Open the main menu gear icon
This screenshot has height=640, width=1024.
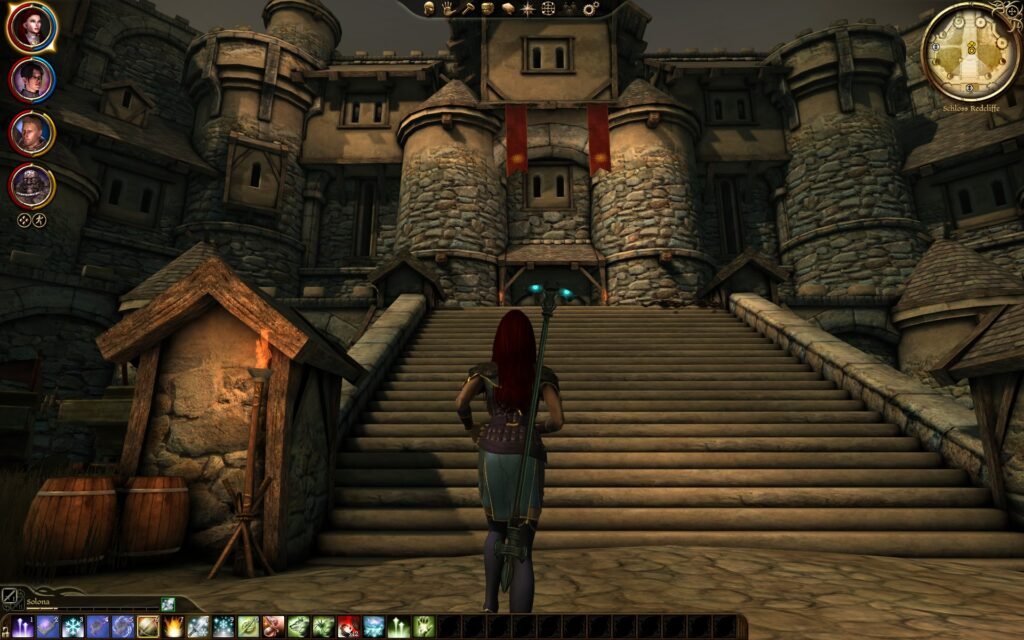(x=590, y=8)
